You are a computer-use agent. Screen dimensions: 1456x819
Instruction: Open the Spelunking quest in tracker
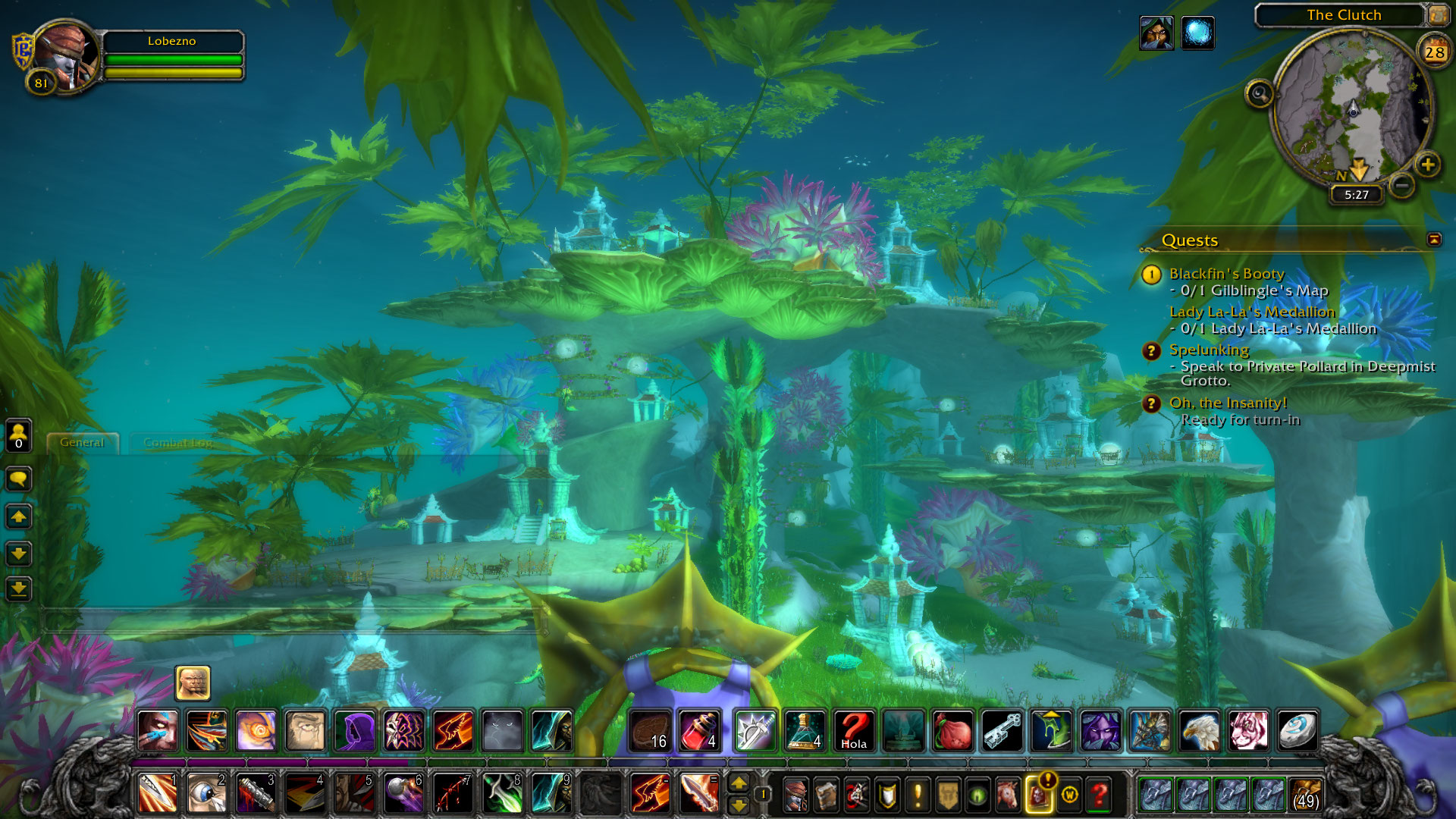1209,350
